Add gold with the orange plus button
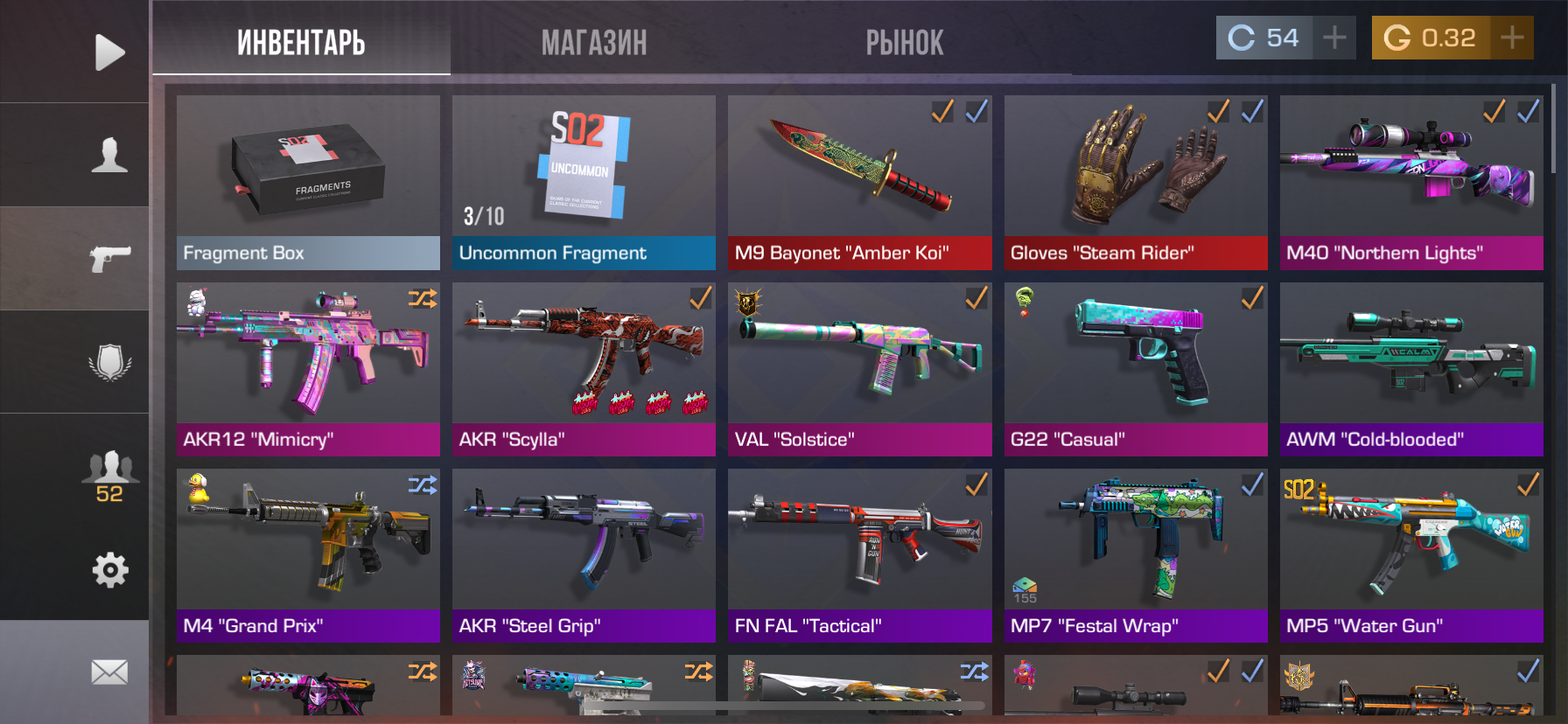1568x724 pixels. [1512, 38]
